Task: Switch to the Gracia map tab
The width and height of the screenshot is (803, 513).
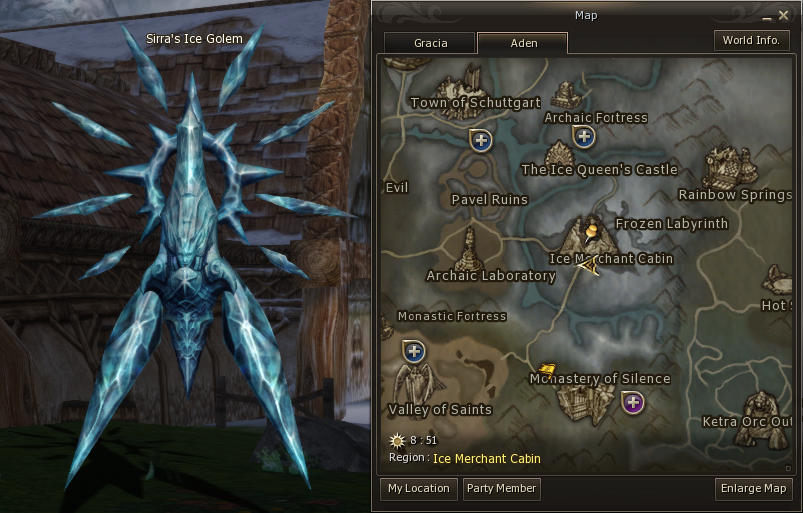Action: [430, 43]
